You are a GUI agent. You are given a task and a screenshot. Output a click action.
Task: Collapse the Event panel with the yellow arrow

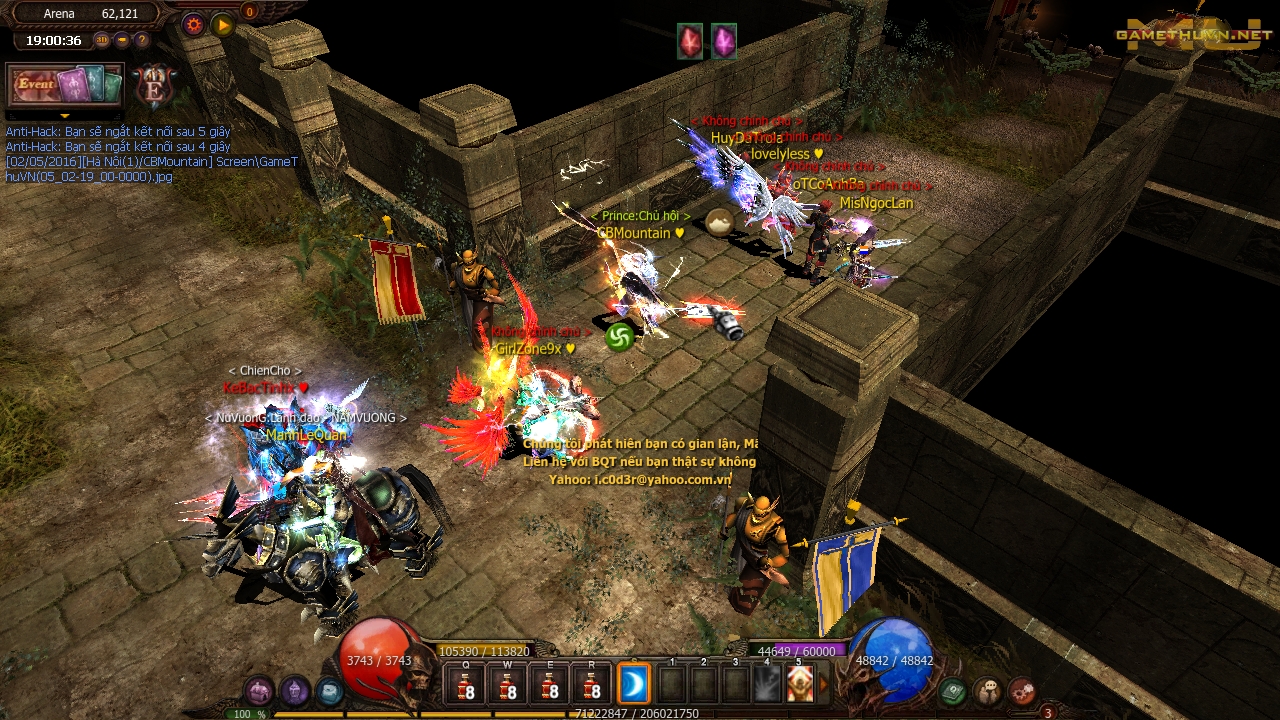tap(64, 115)
